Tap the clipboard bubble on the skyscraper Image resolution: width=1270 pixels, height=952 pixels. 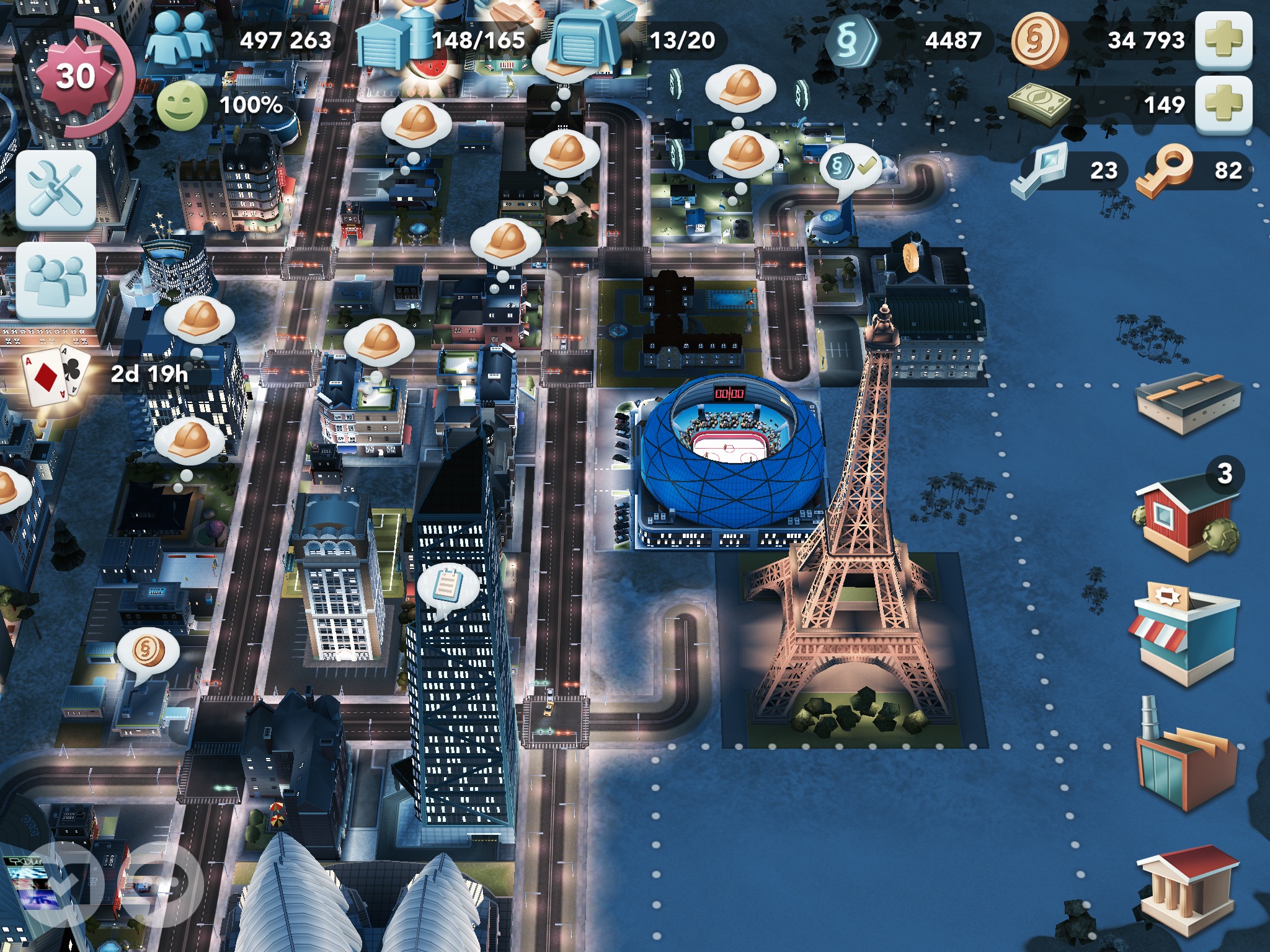point(448,586)
